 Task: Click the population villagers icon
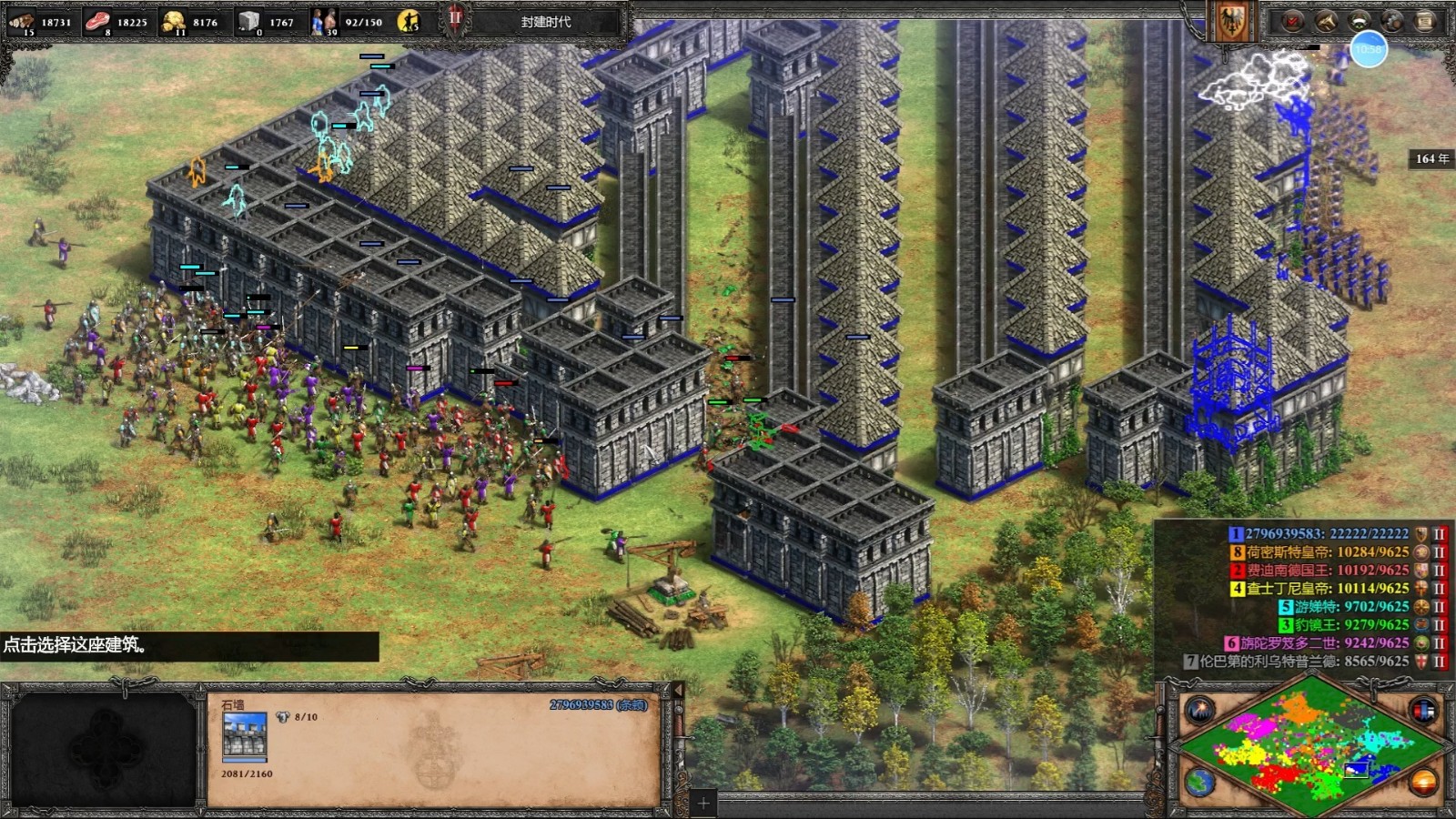coord(323,21)
